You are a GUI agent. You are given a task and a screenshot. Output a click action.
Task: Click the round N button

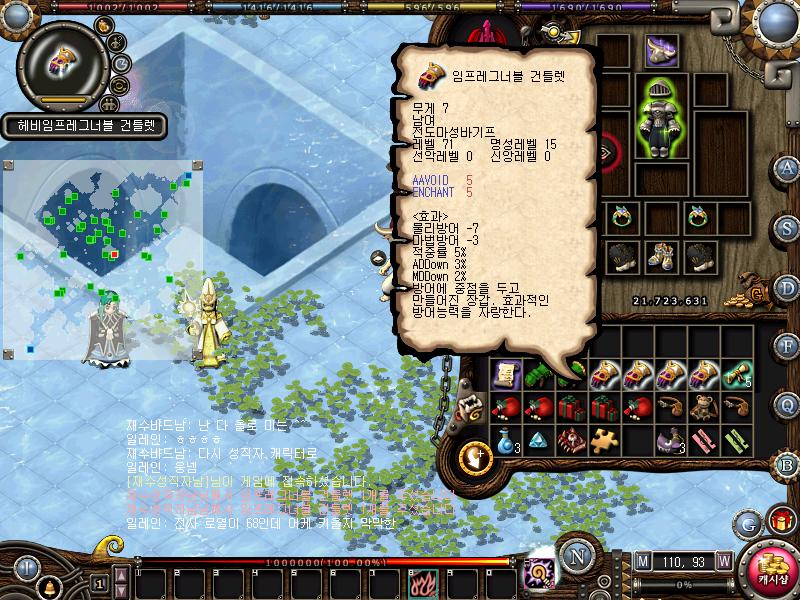pyautogui.click(x=574, y=556)
